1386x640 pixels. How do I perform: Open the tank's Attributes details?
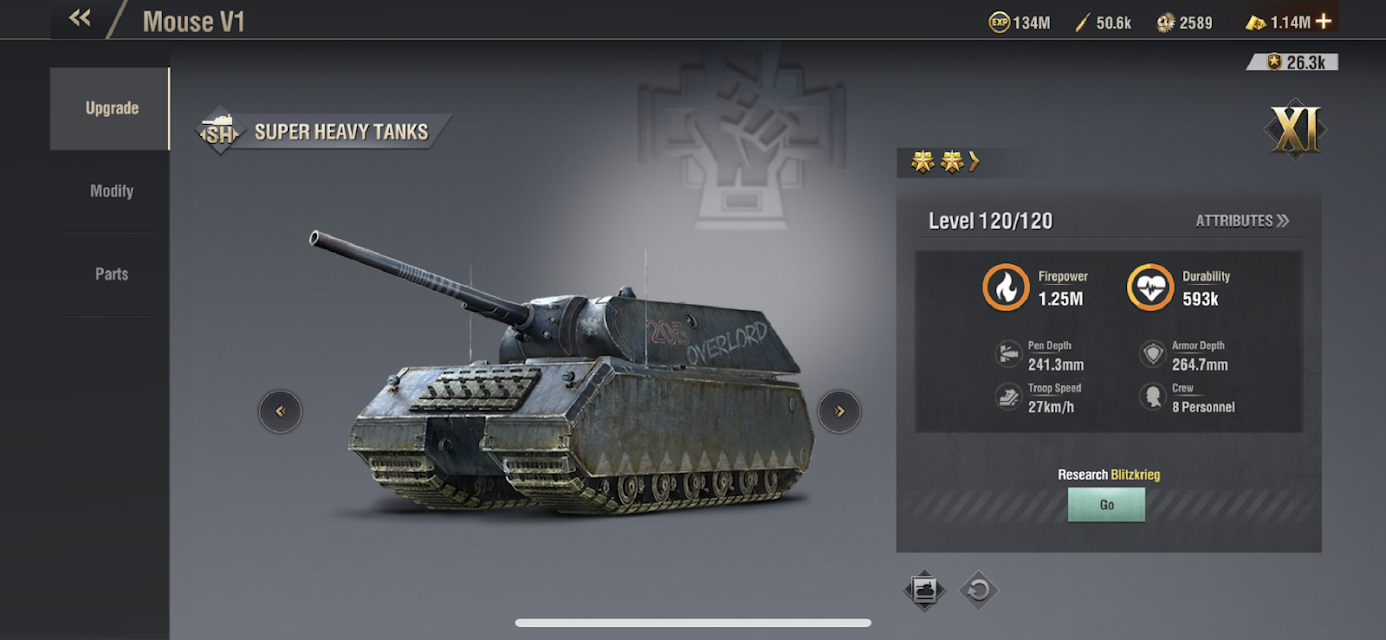point(1242,221)
